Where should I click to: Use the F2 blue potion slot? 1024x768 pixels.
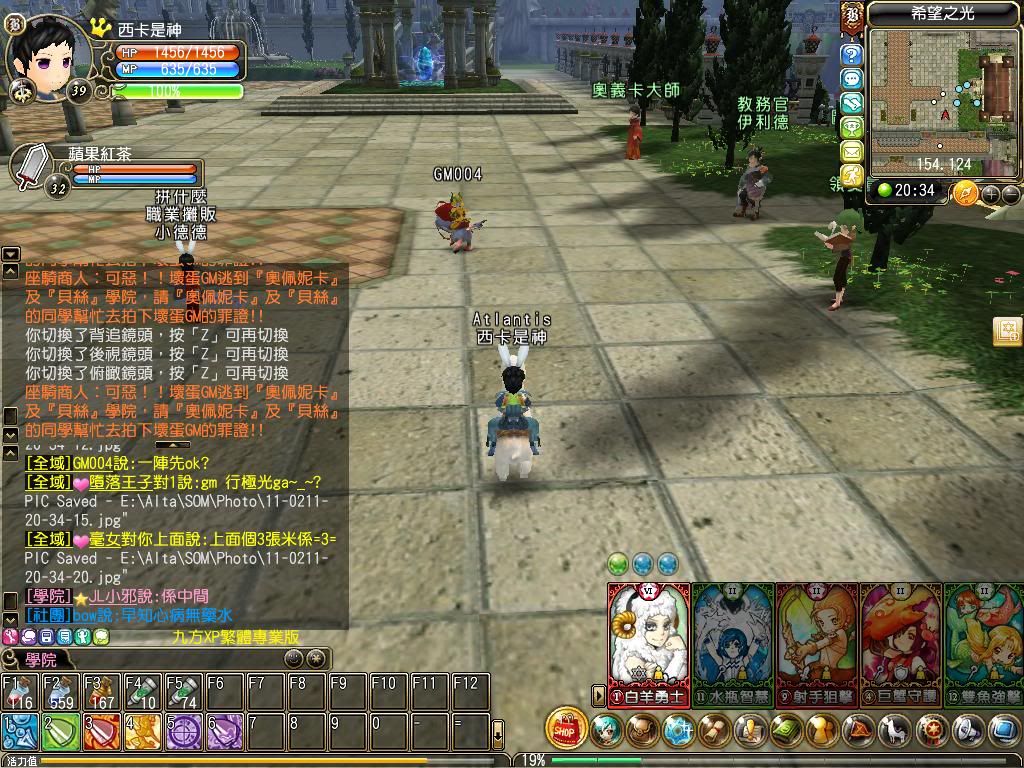click(x=59, y=692)
